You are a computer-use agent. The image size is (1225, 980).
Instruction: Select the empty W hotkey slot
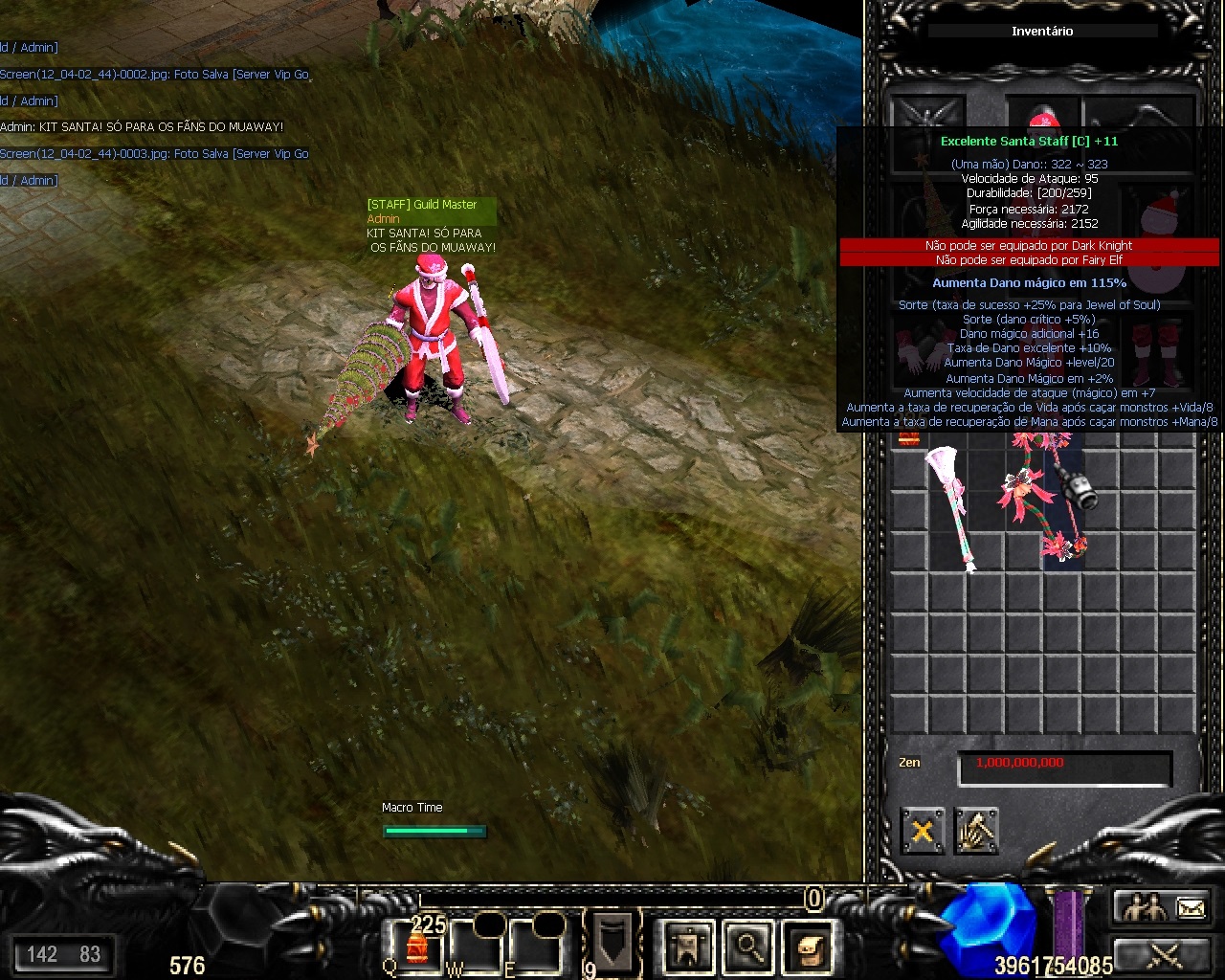479,947
